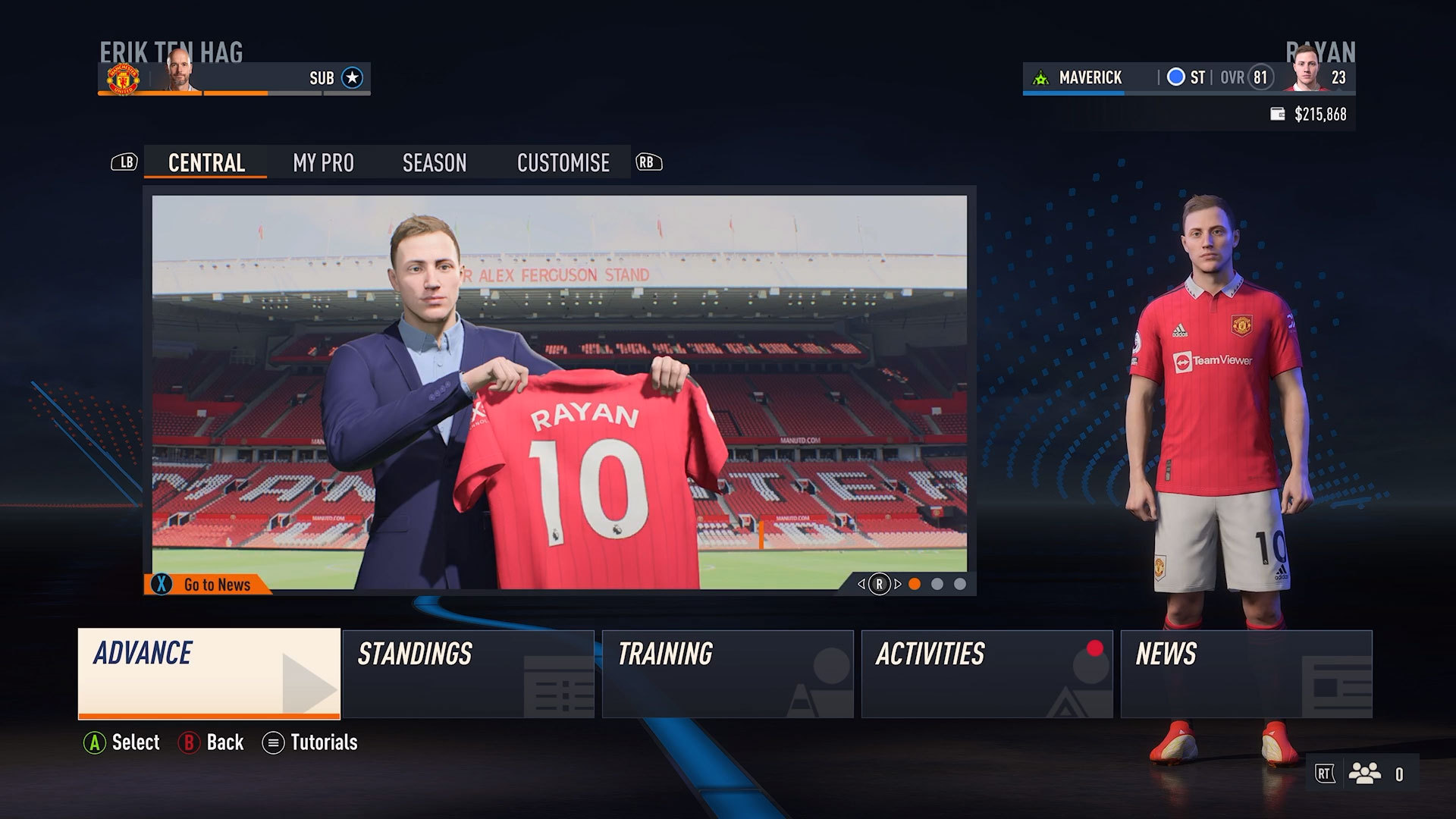Switch to the Season tab

click(435, 163)
